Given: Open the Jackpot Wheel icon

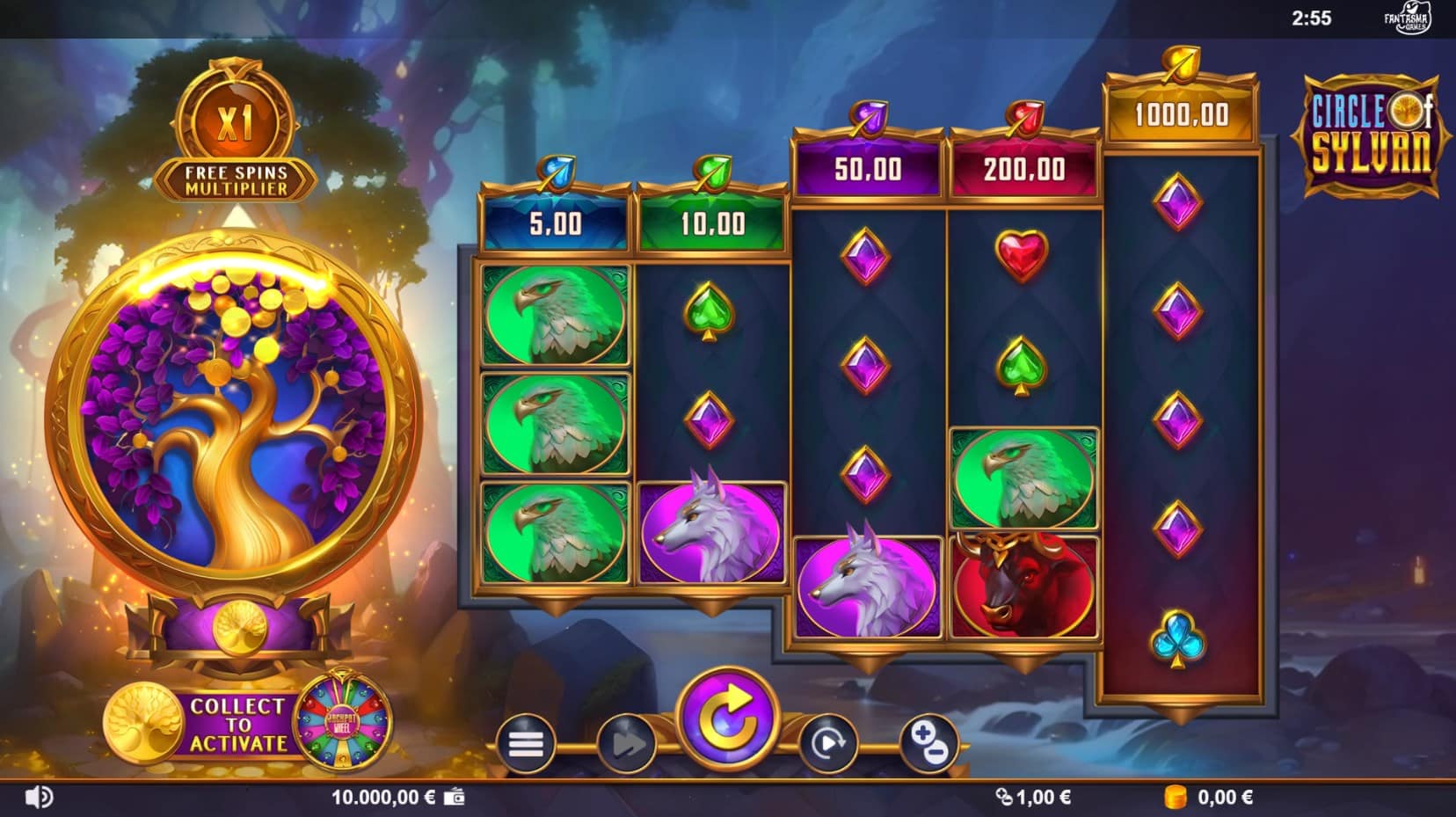Looking at the screenshot, I should [340, 723].
